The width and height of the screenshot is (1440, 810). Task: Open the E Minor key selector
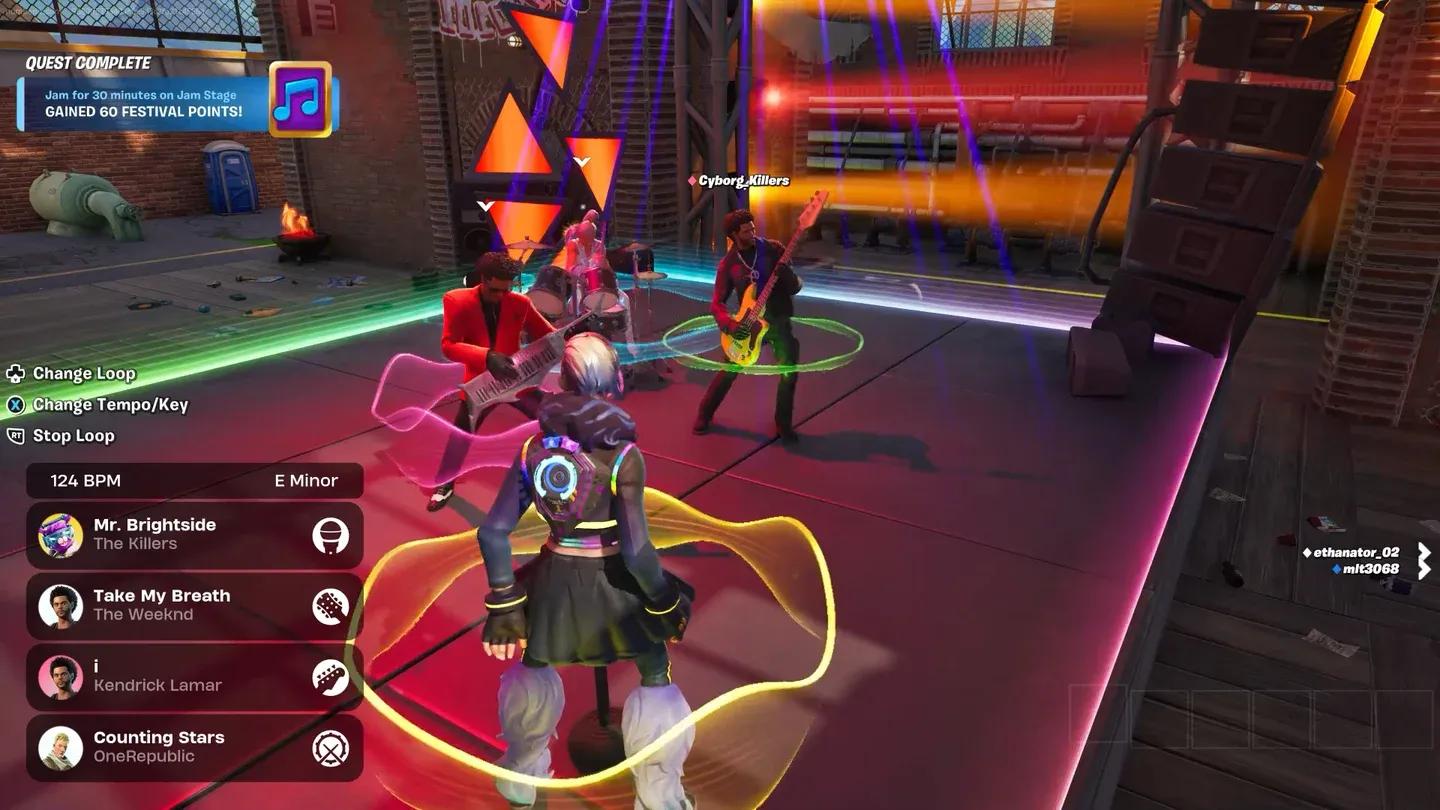[306, 480]
